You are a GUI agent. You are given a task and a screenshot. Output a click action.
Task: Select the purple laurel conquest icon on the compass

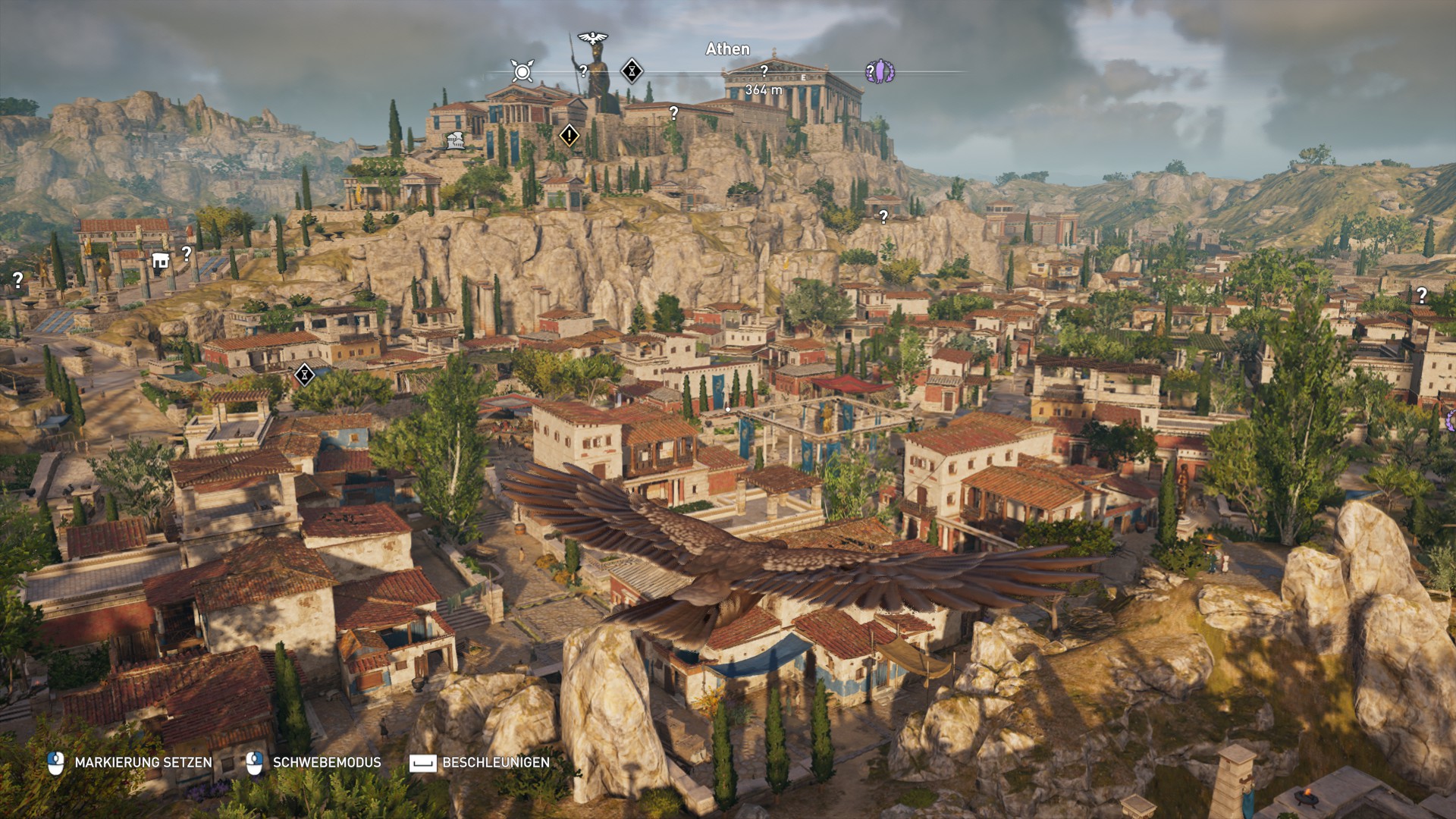tap(880, 71)
